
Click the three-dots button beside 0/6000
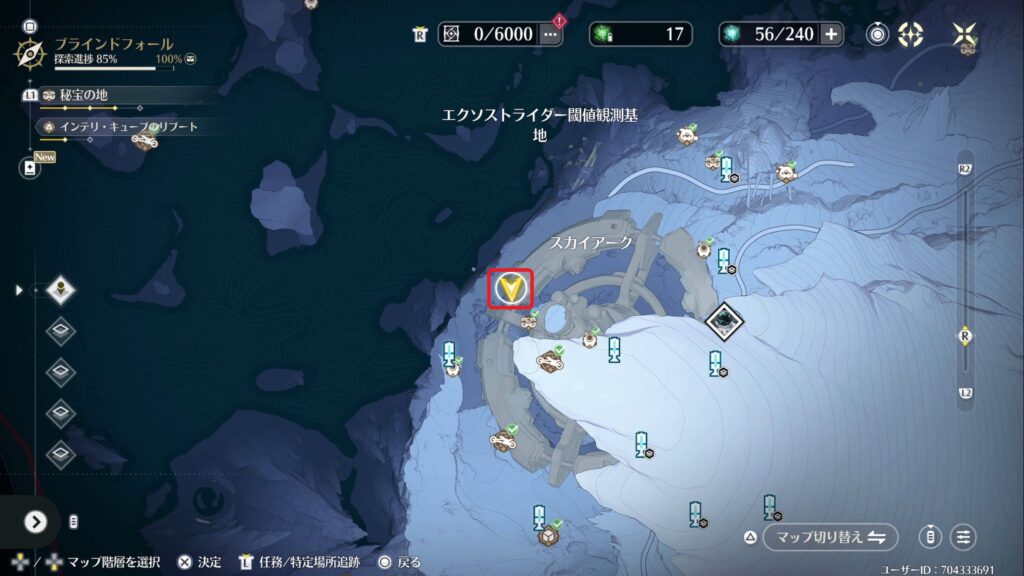pos(550,34)
